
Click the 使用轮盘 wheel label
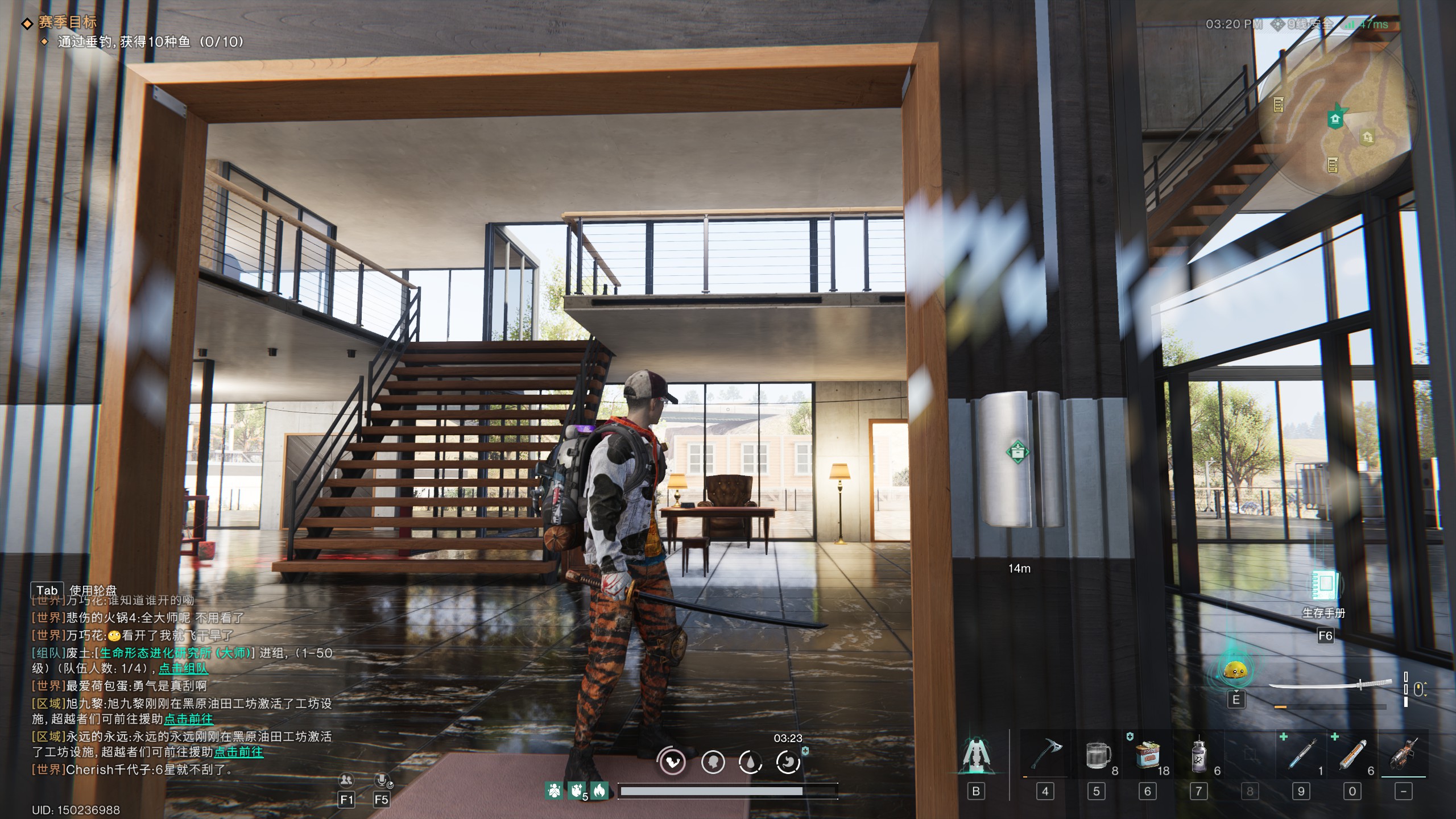pyautogui.click(x=93, y=590)
